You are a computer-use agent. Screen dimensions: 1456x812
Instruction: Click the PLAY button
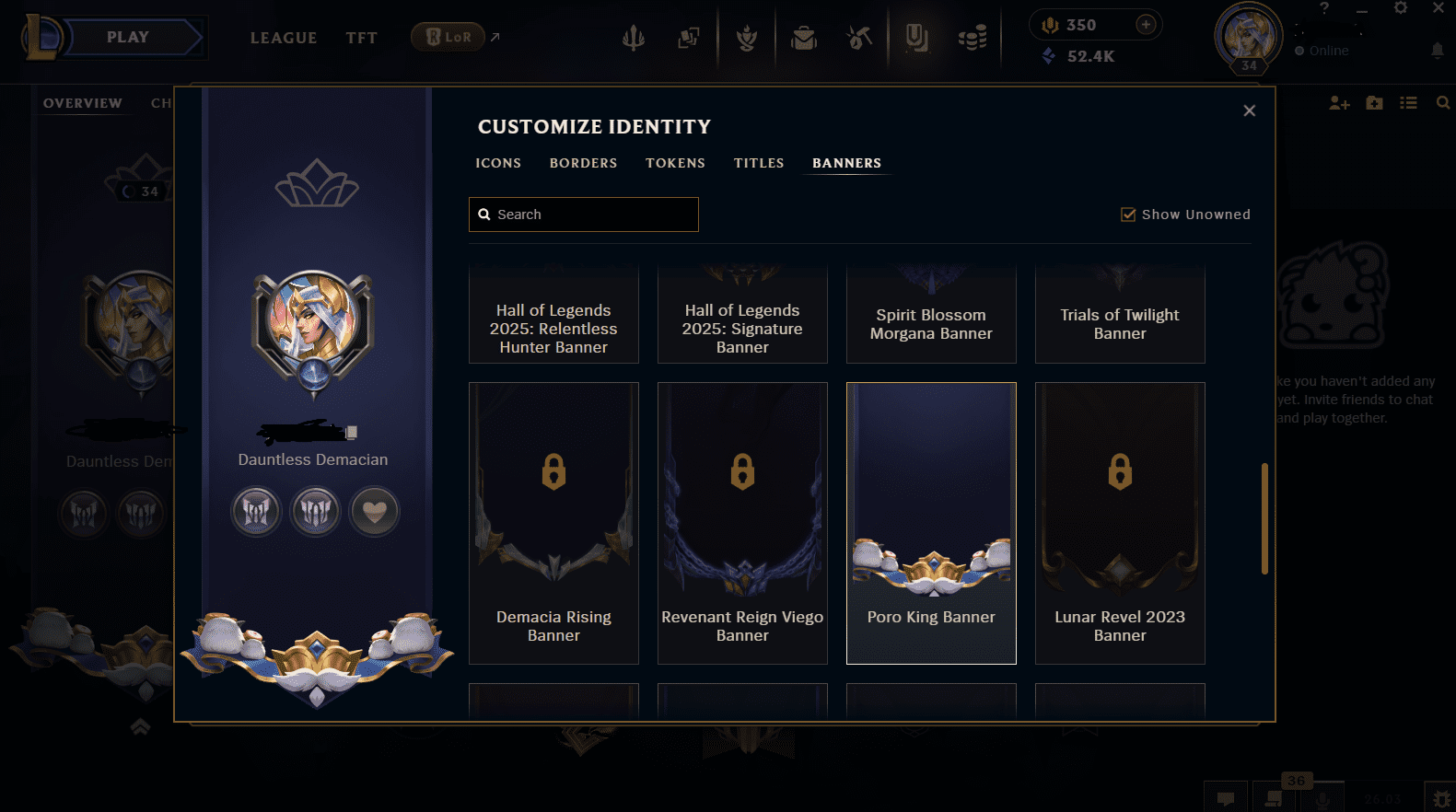coord(129,38)
